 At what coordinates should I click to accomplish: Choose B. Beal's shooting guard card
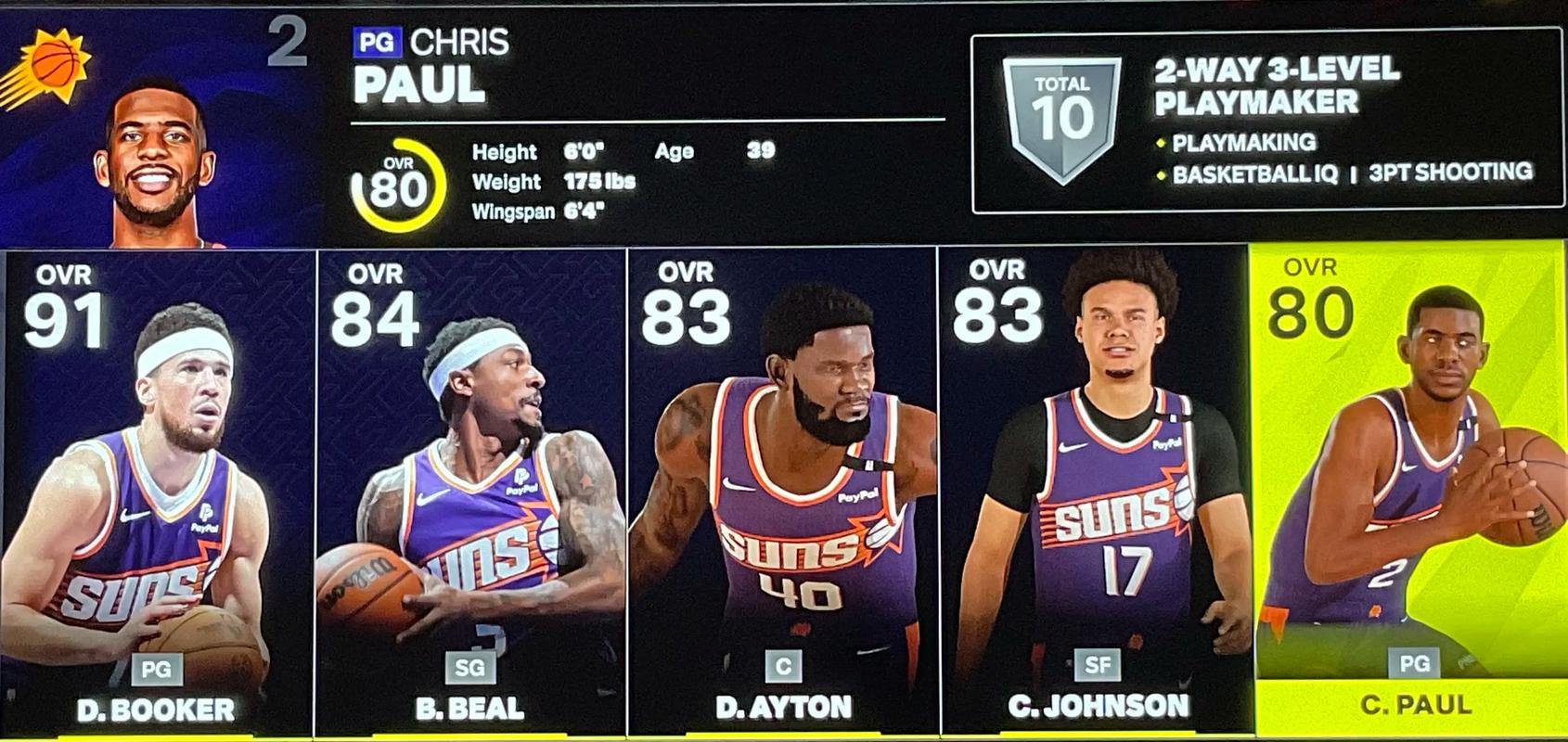click(x=470, y=492)
